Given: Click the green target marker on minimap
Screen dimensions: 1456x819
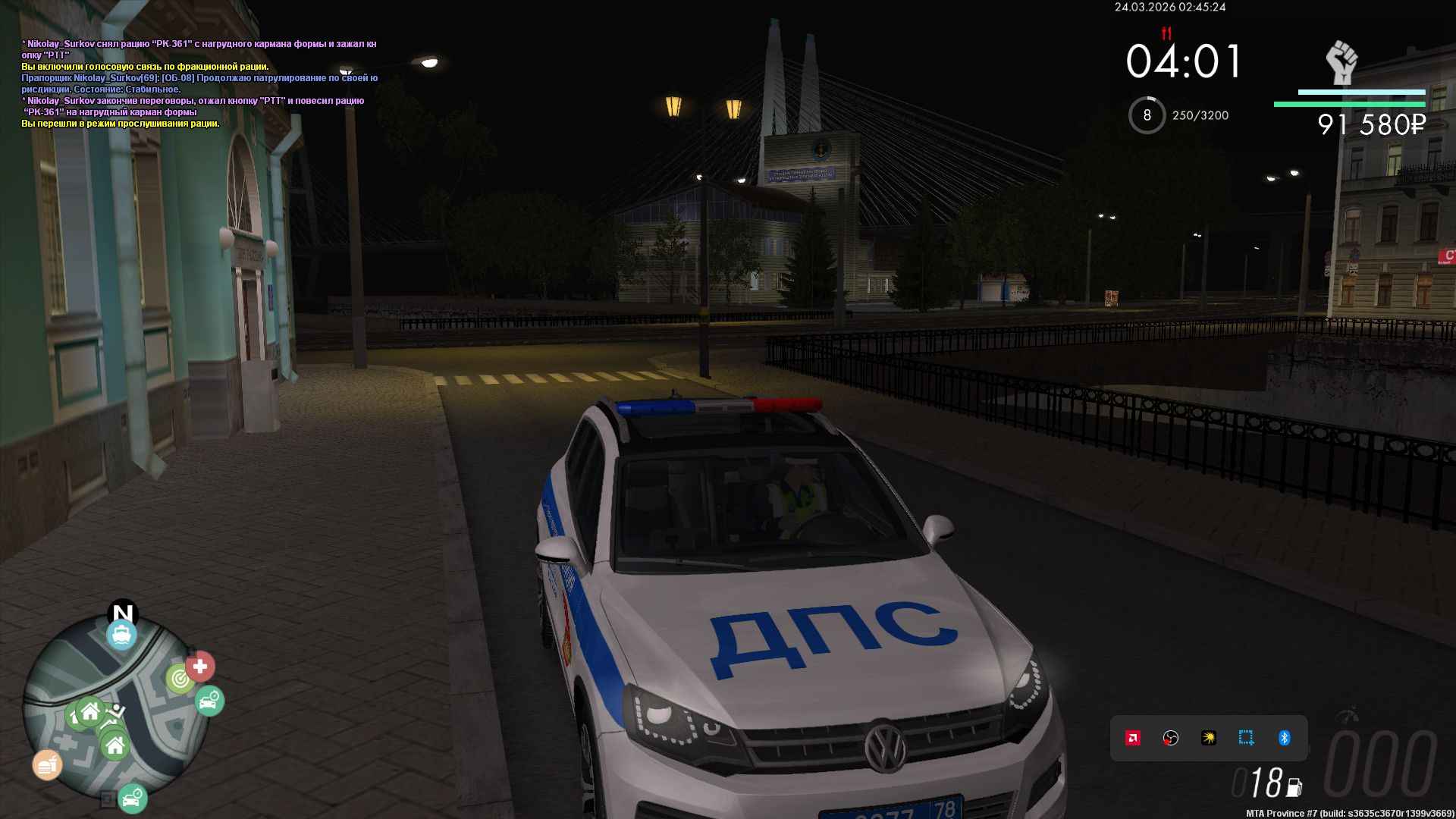Looking at the screenshot, I should [x=180, y=679].
